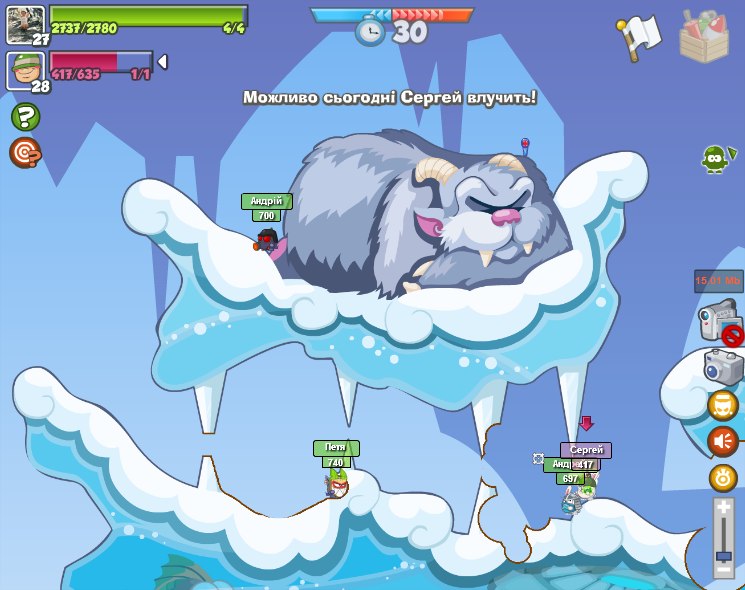This screenshot has width=745, height=590.
Task: Click the green character emote icon
Action: point(716,158)
